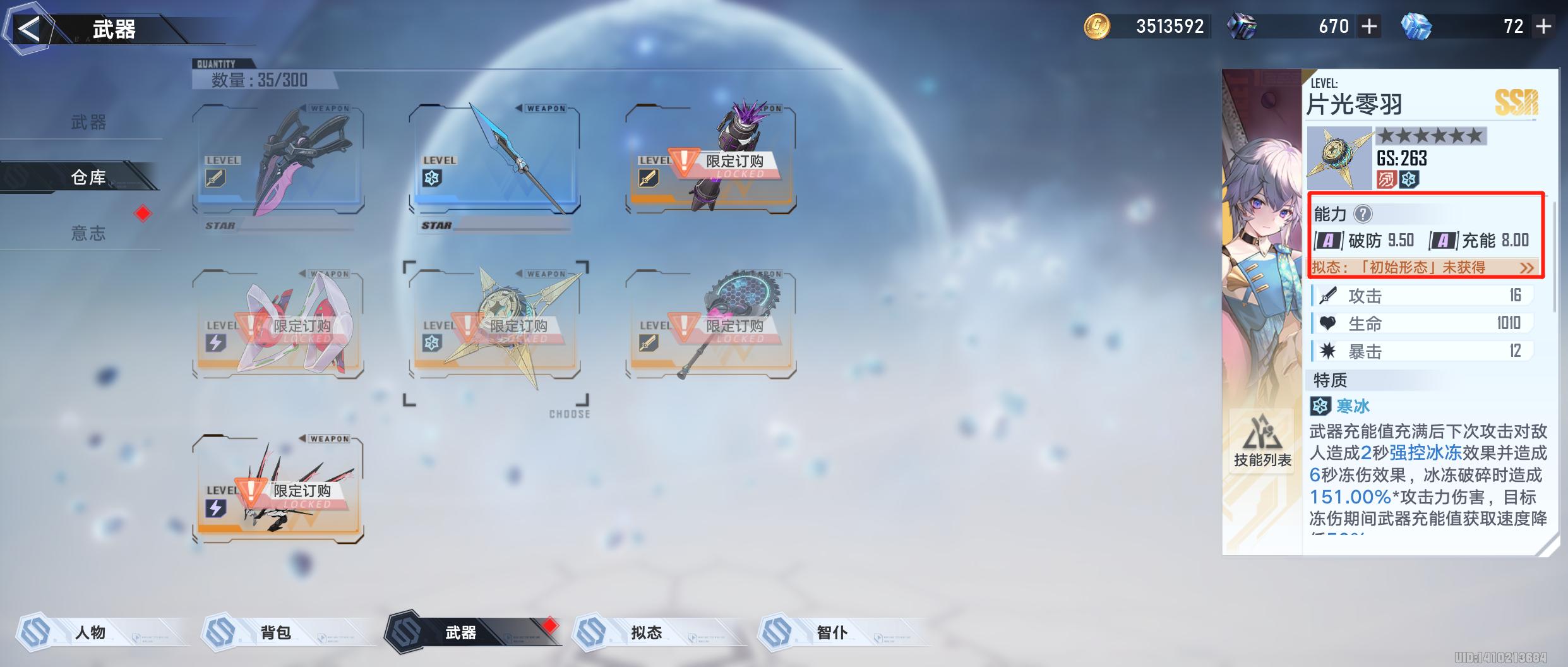Go back using the arrow button
This screenshot has height=667, width=1568.
click(28, 29)
